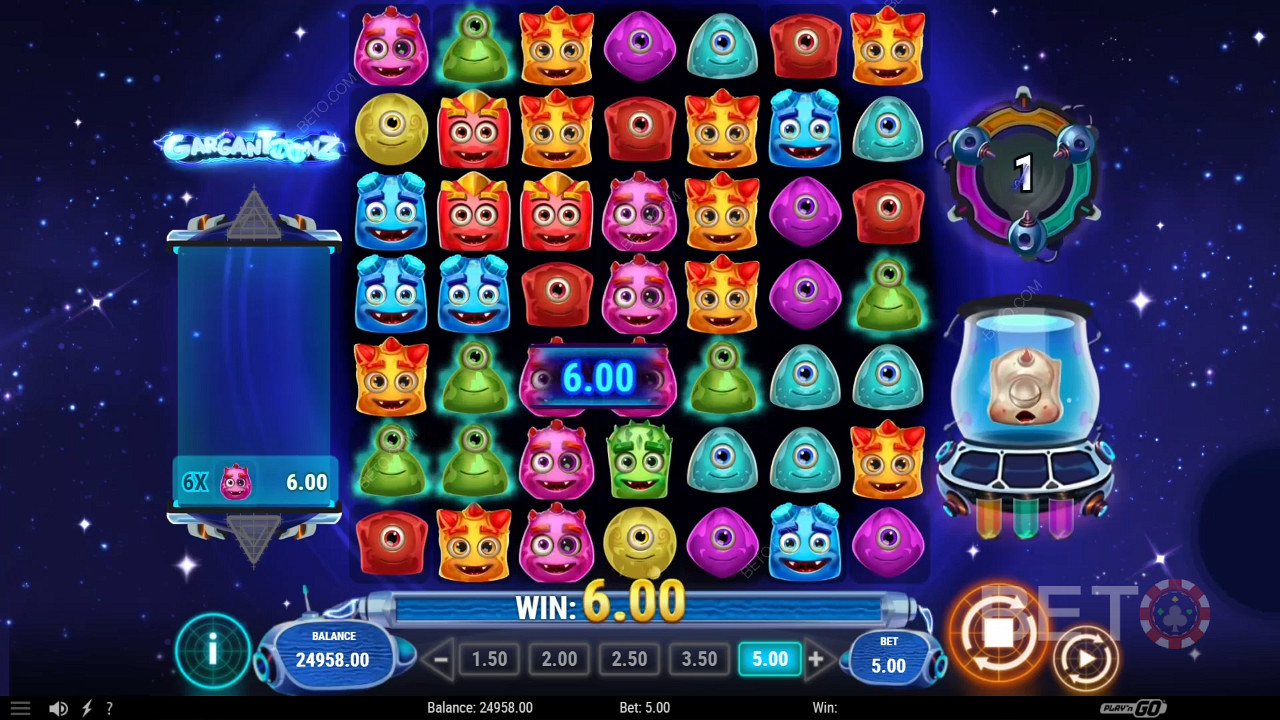Pick the 3.50 bet option
Image resolution: width=1280 pixels, height=720 pixels.
pyautogui.click(x=699, y=659)
